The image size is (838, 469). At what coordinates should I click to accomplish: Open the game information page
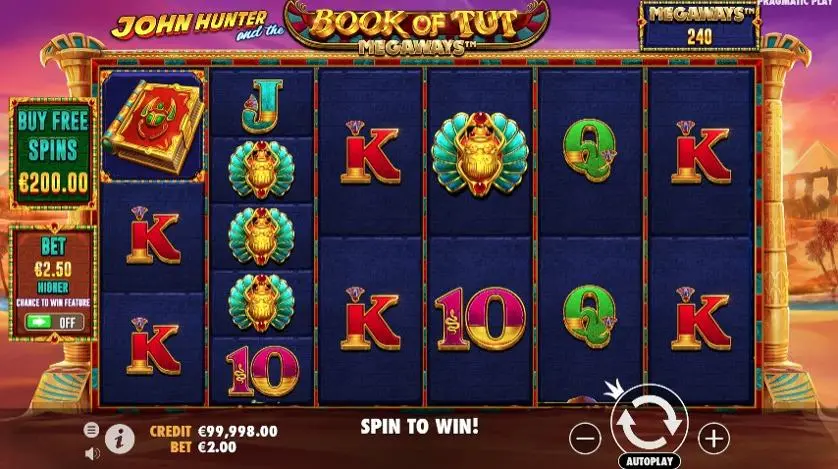119,438
